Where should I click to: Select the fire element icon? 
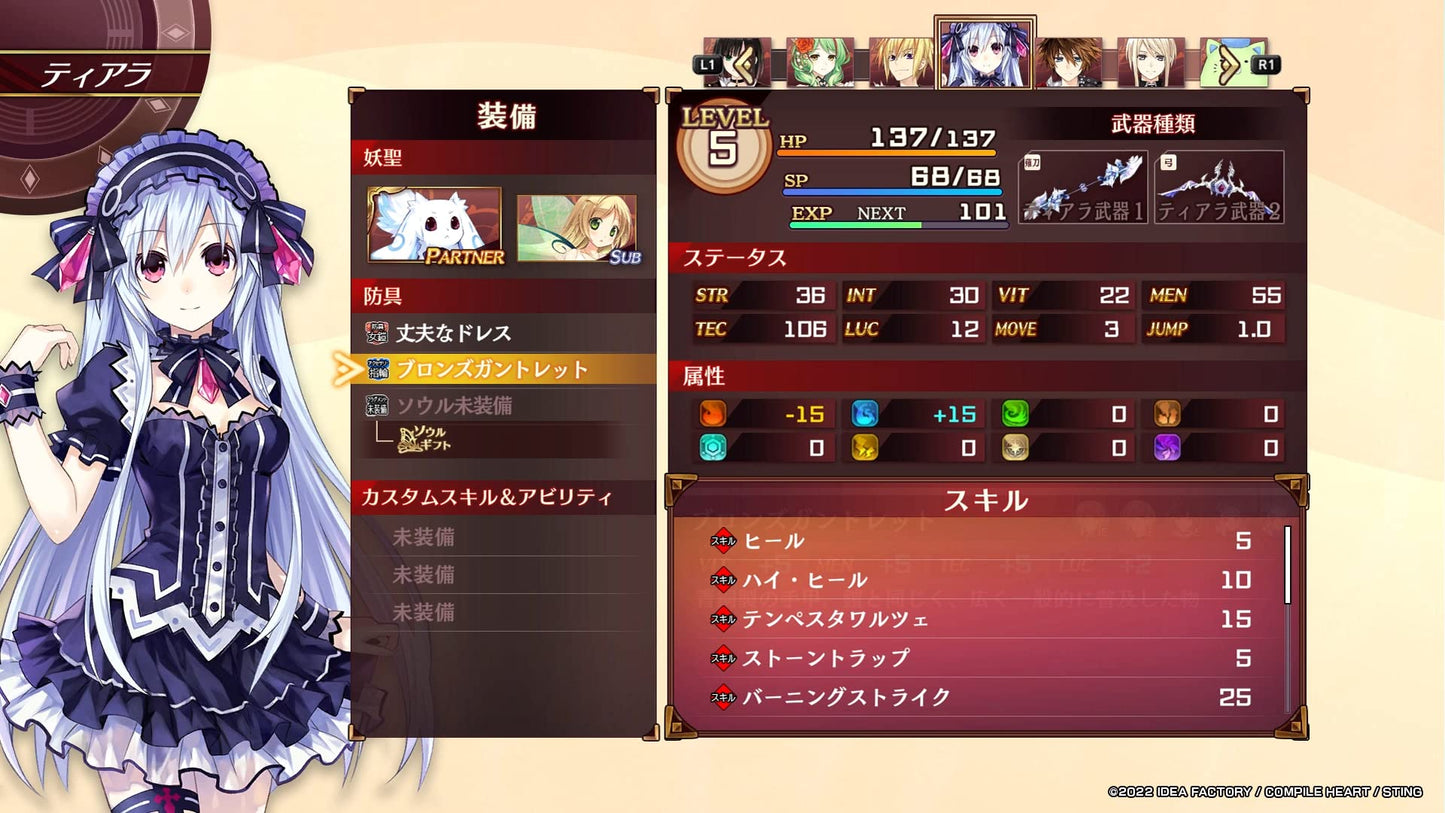pyautogui.click(x=714, y=412)
